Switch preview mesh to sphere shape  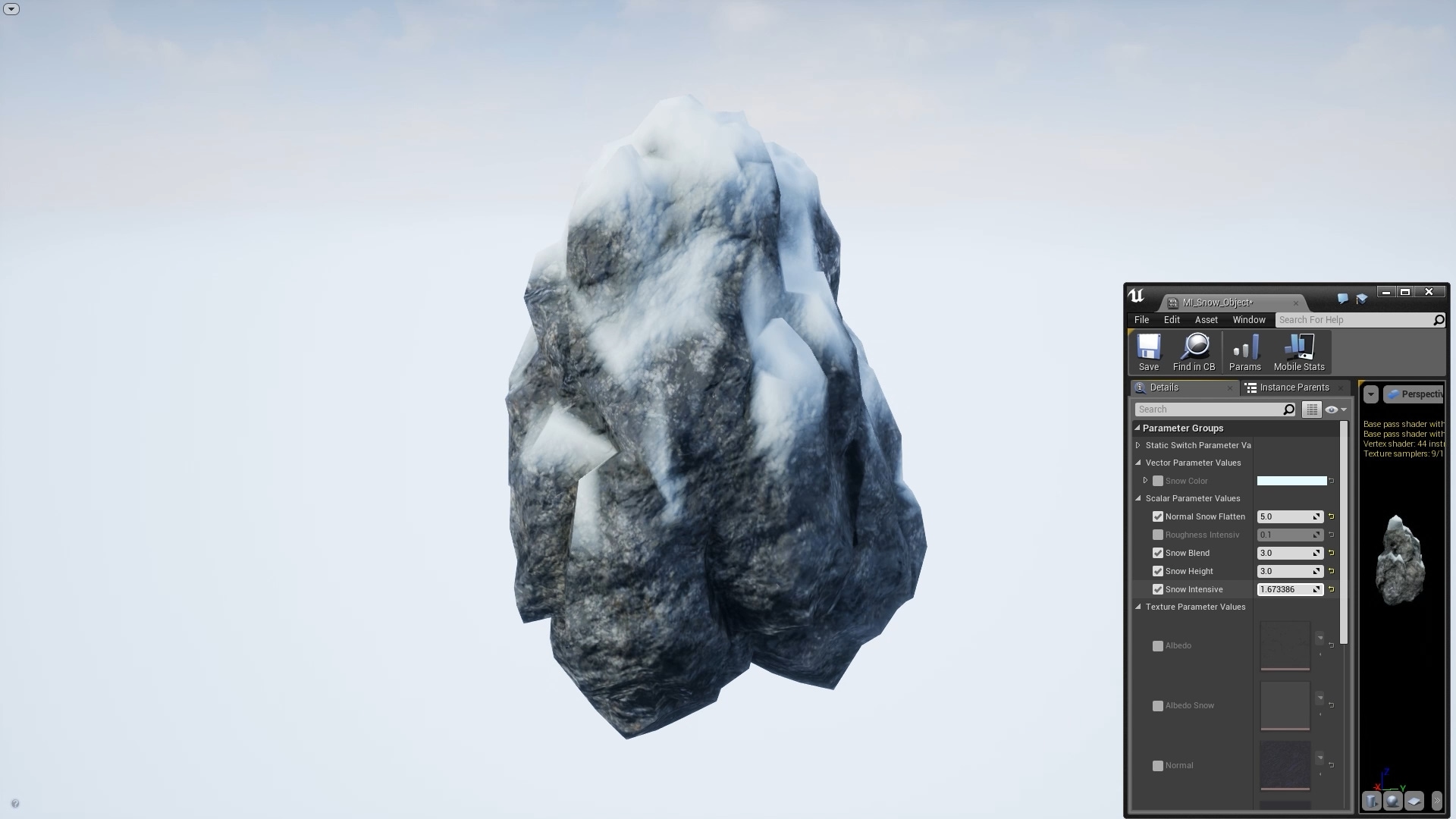(x=1393, y=801)
